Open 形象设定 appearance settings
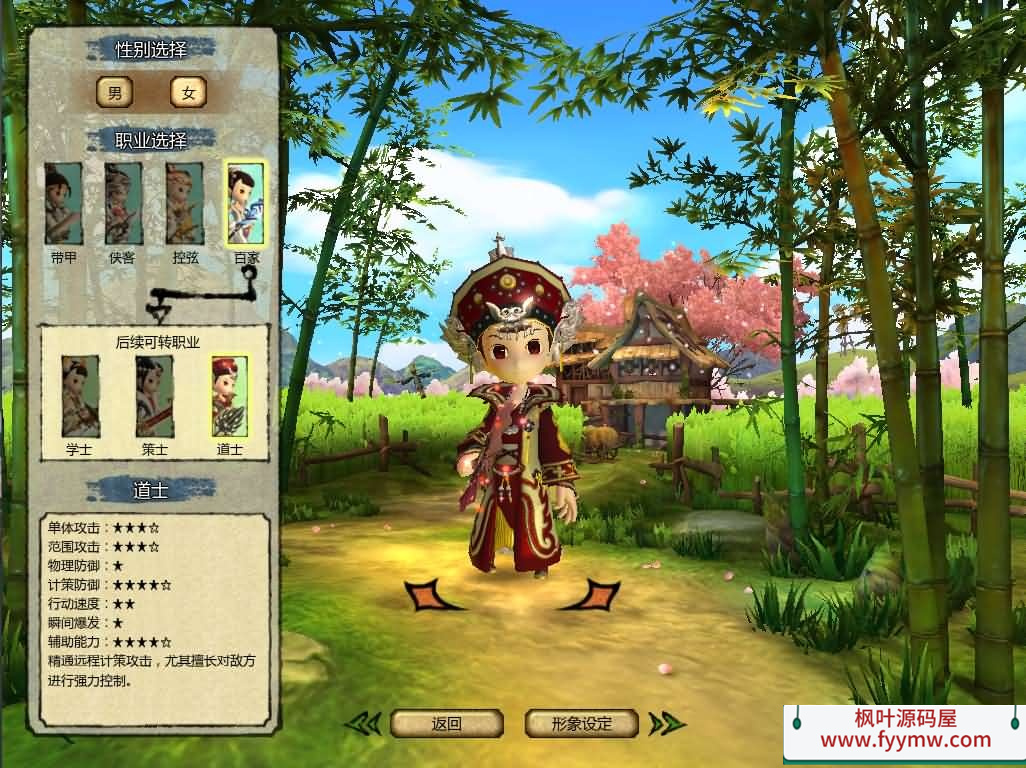Viewport: 1026px width, 768px height. (x=582, y=723)
